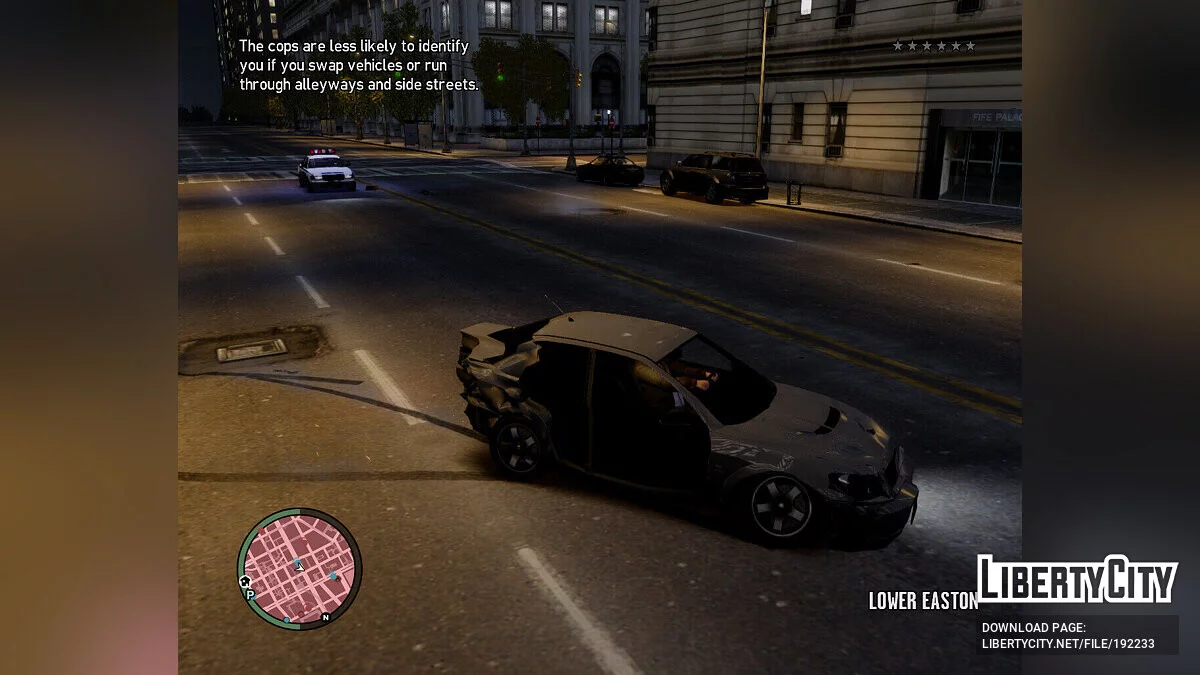Click the circular radar minimap
The image size is (1200, 675).
299,568
